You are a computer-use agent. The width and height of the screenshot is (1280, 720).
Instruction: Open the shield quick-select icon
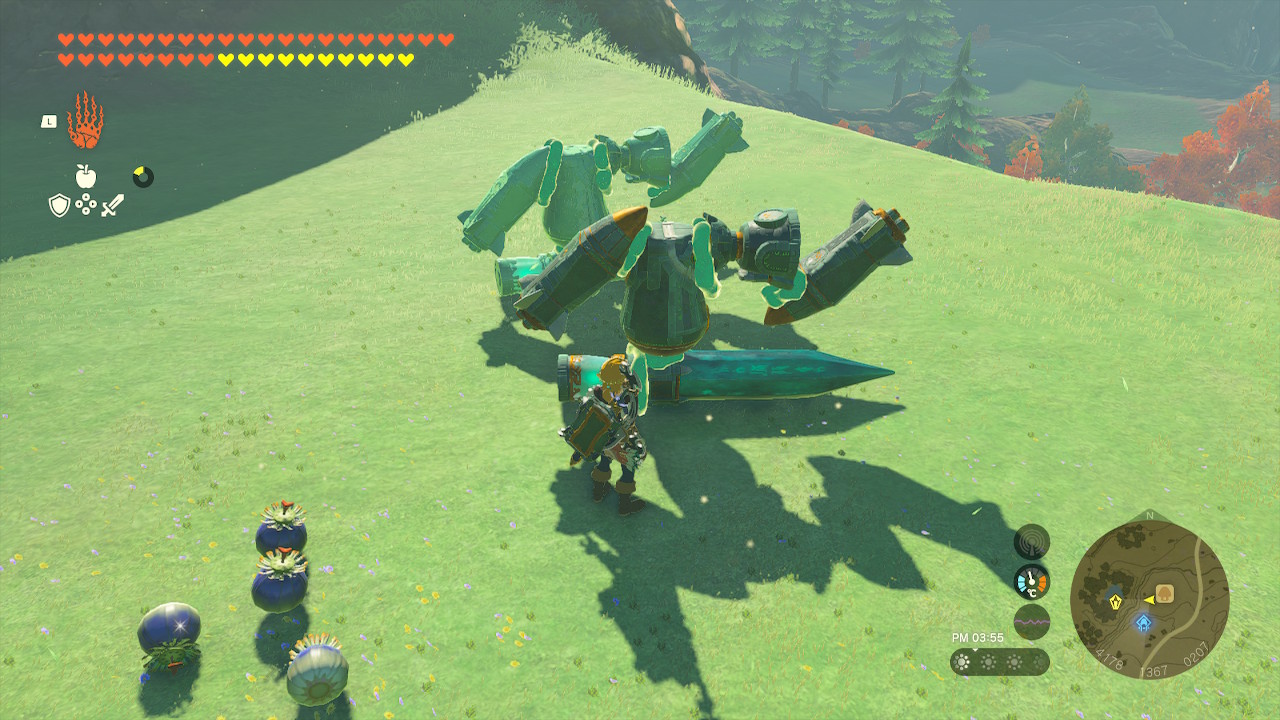pos(60,206)
